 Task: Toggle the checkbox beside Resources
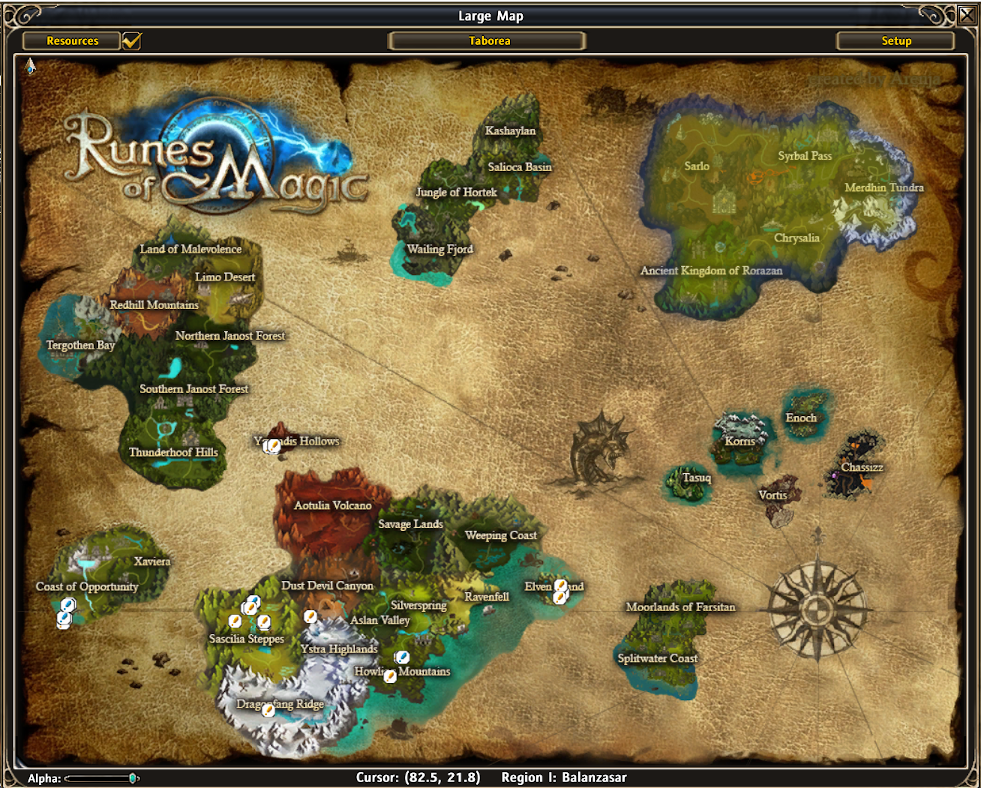(x=131, y=41)
